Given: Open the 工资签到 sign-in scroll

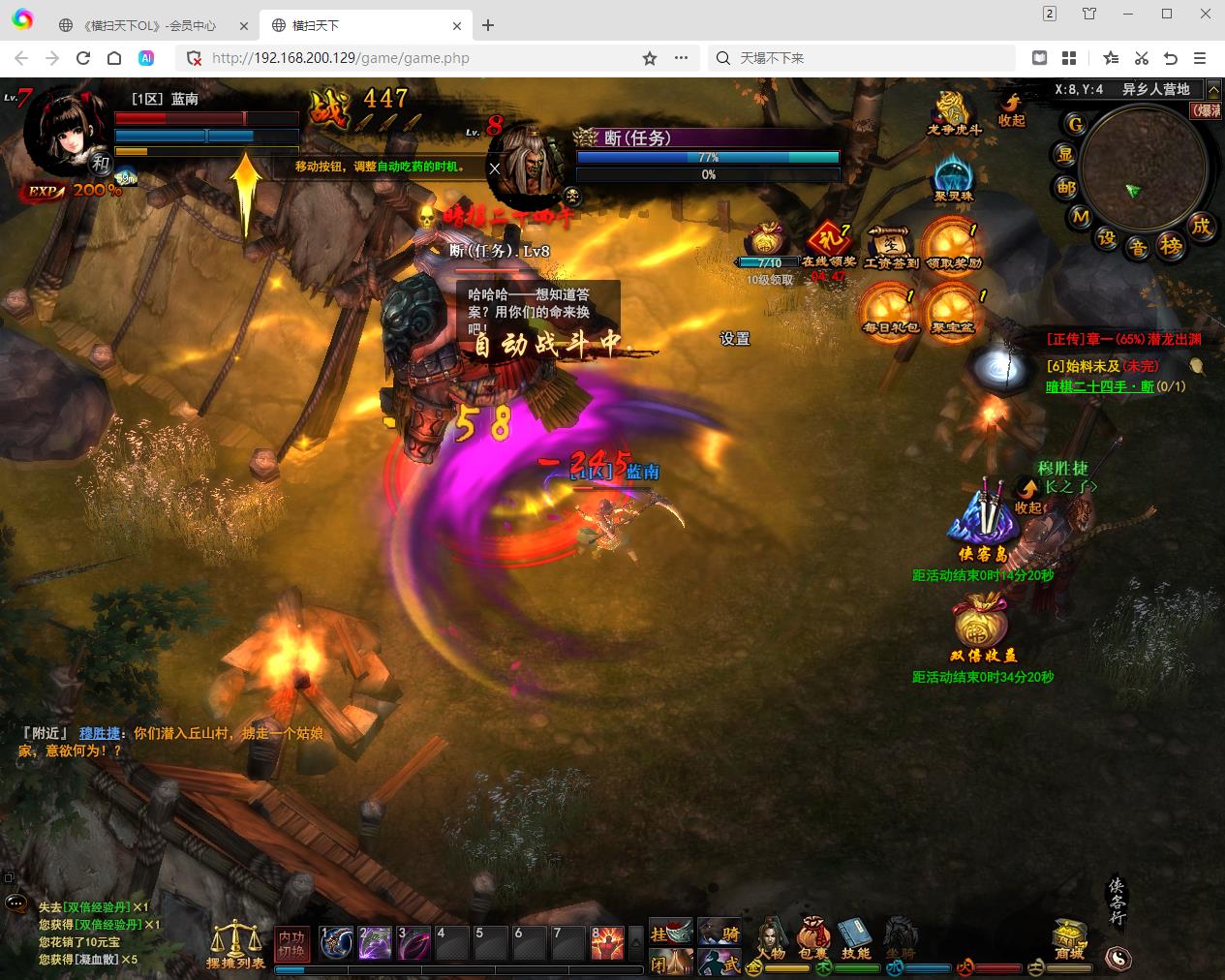Looking at the screenshot, I should click(891, 247).
